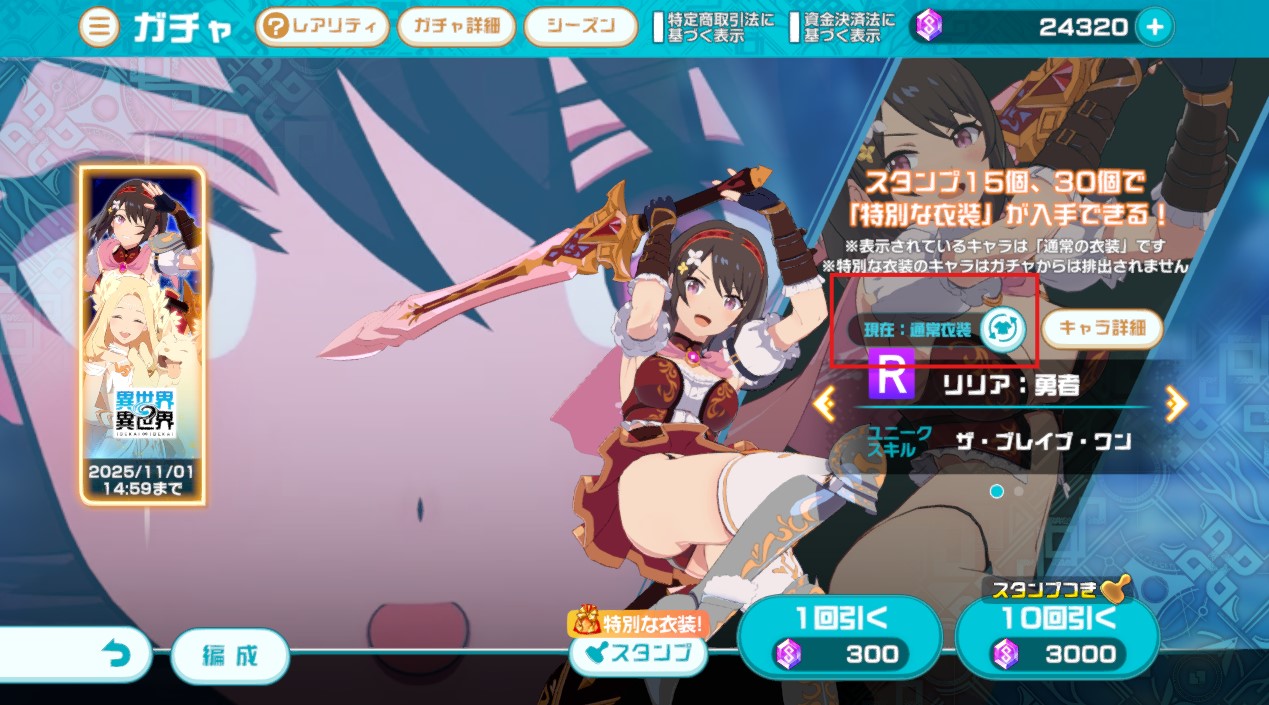Show previous featured character with left arrow
Screen dimensions: 1269x705
coord(825,403)
